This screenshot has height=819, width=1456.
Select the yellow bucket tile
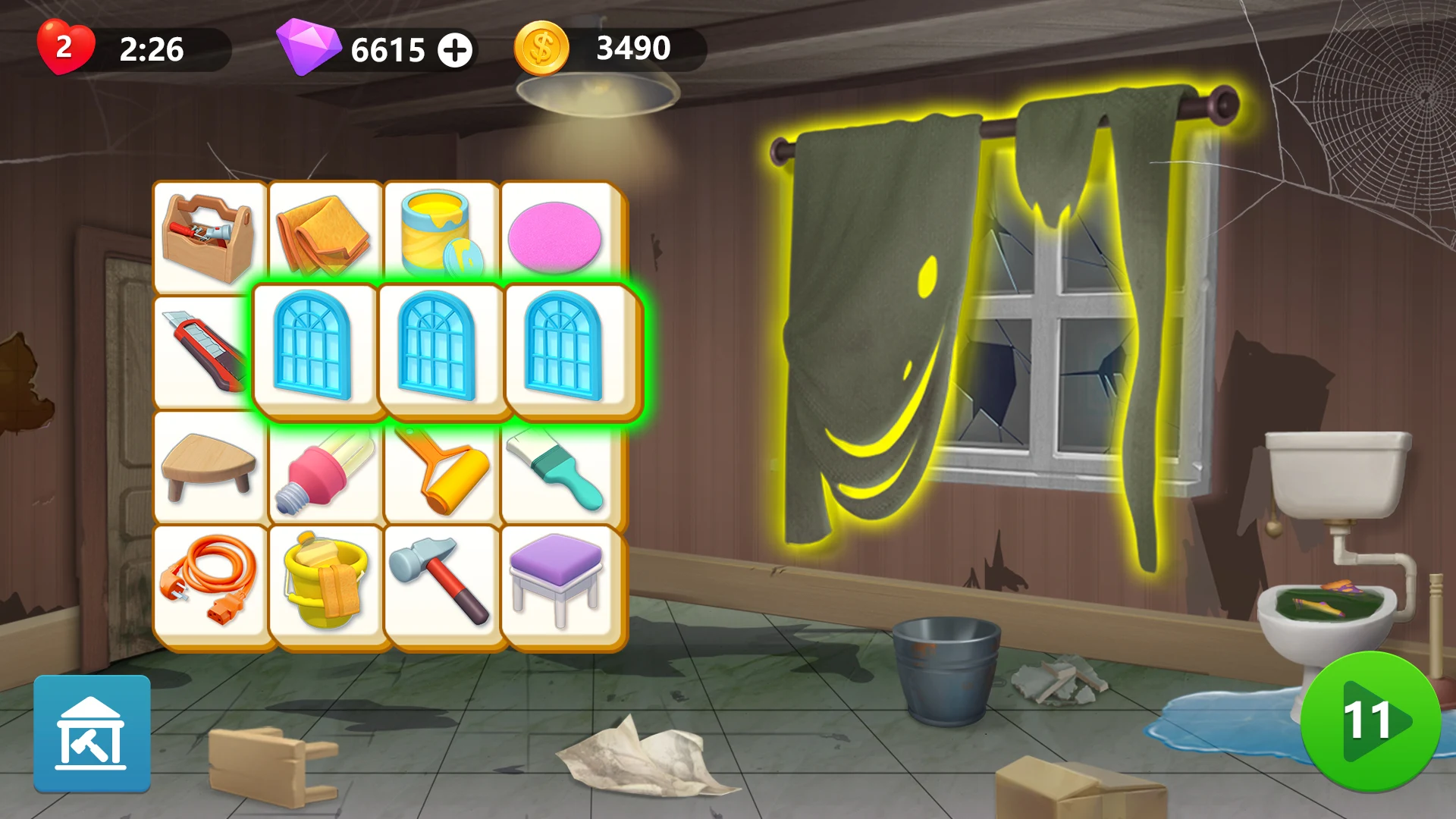click(325, 580)
